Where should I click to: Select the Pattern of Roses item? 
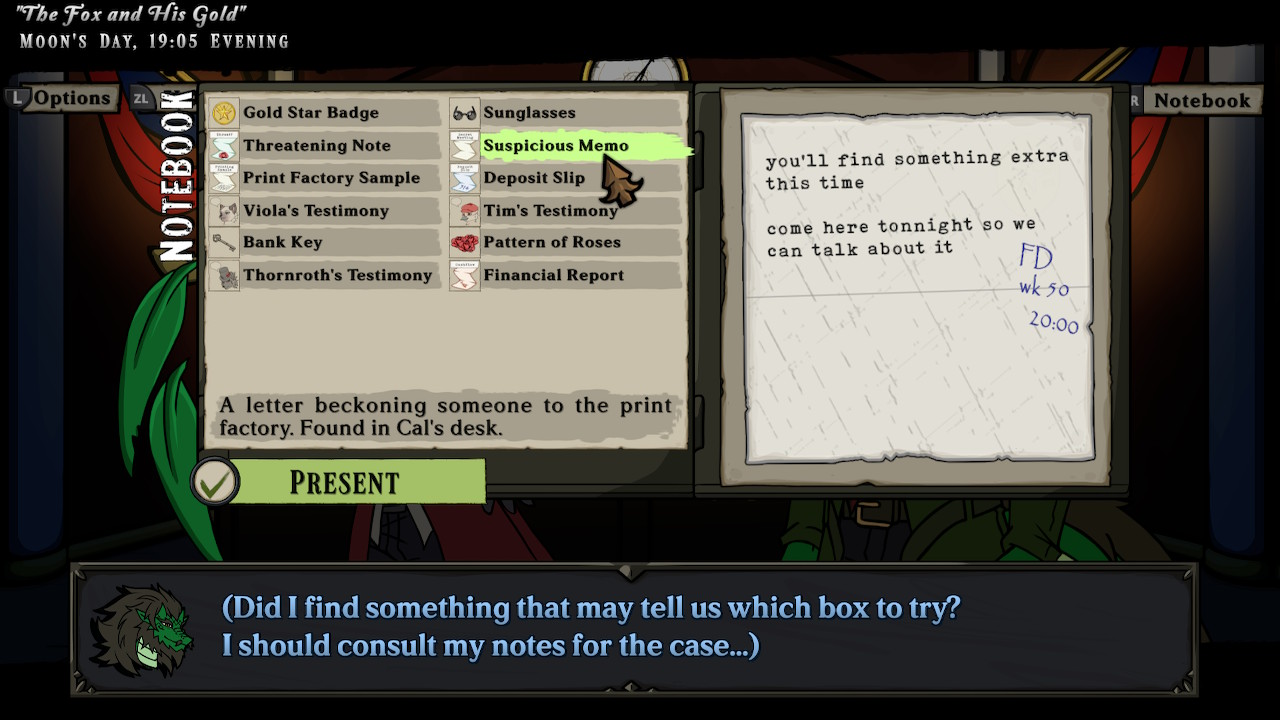click(x=551, y=242)
